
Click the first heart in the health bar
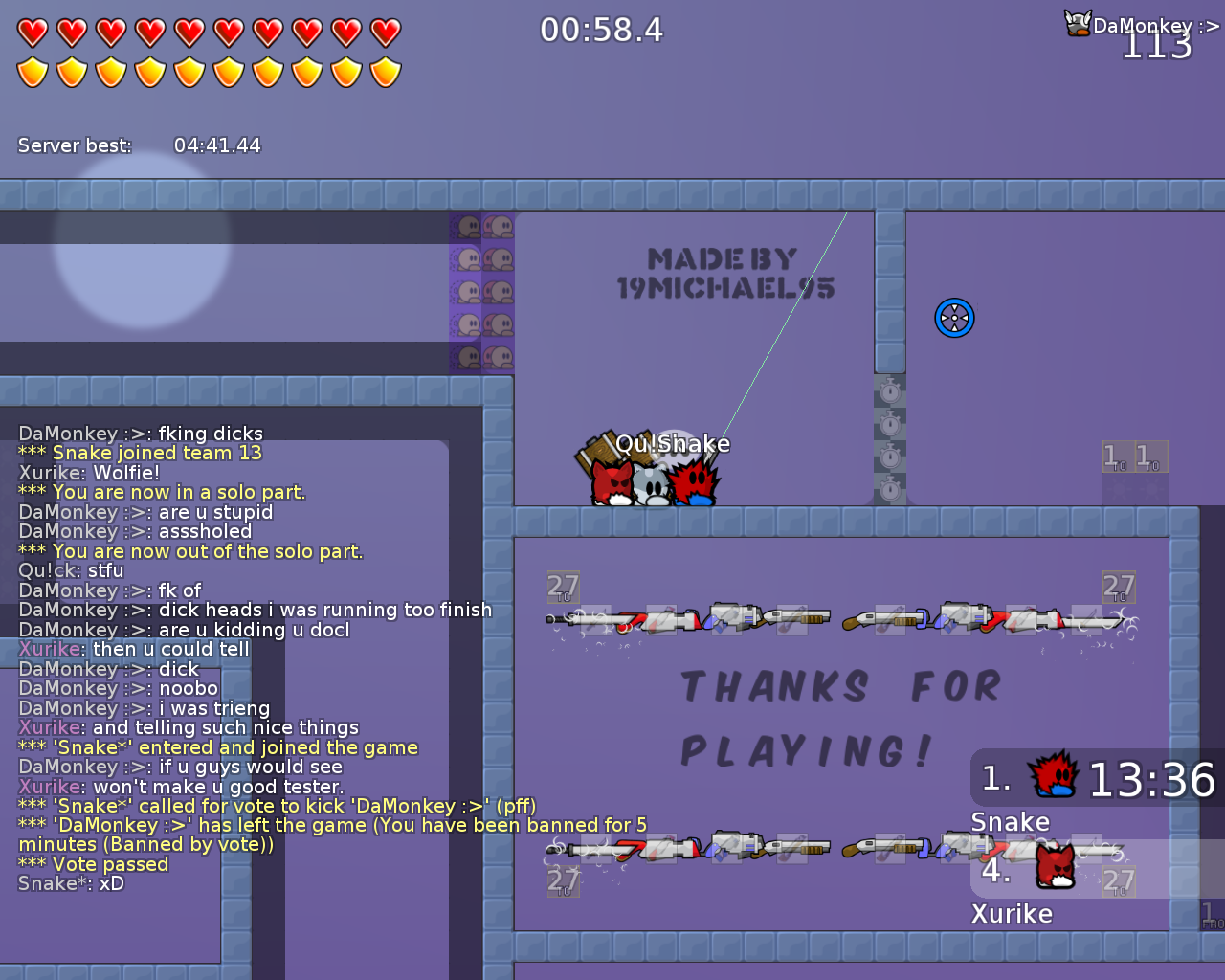(32, 30)
